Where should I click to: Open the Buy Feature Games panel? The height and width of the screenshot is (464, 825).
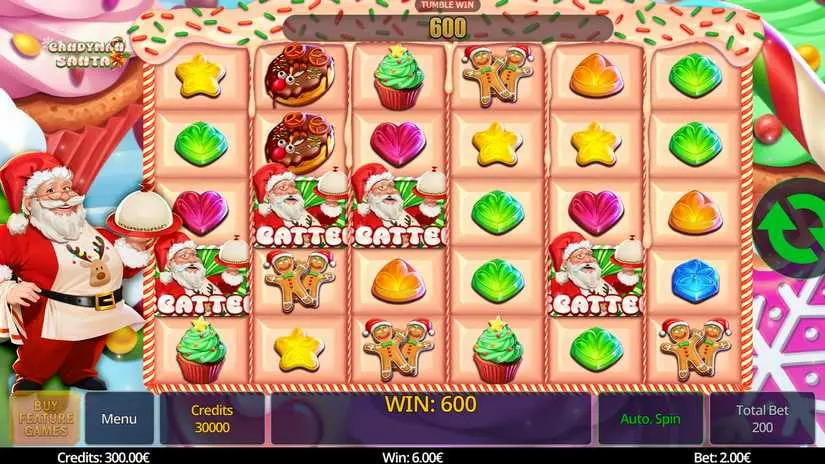tap(45, 418)
